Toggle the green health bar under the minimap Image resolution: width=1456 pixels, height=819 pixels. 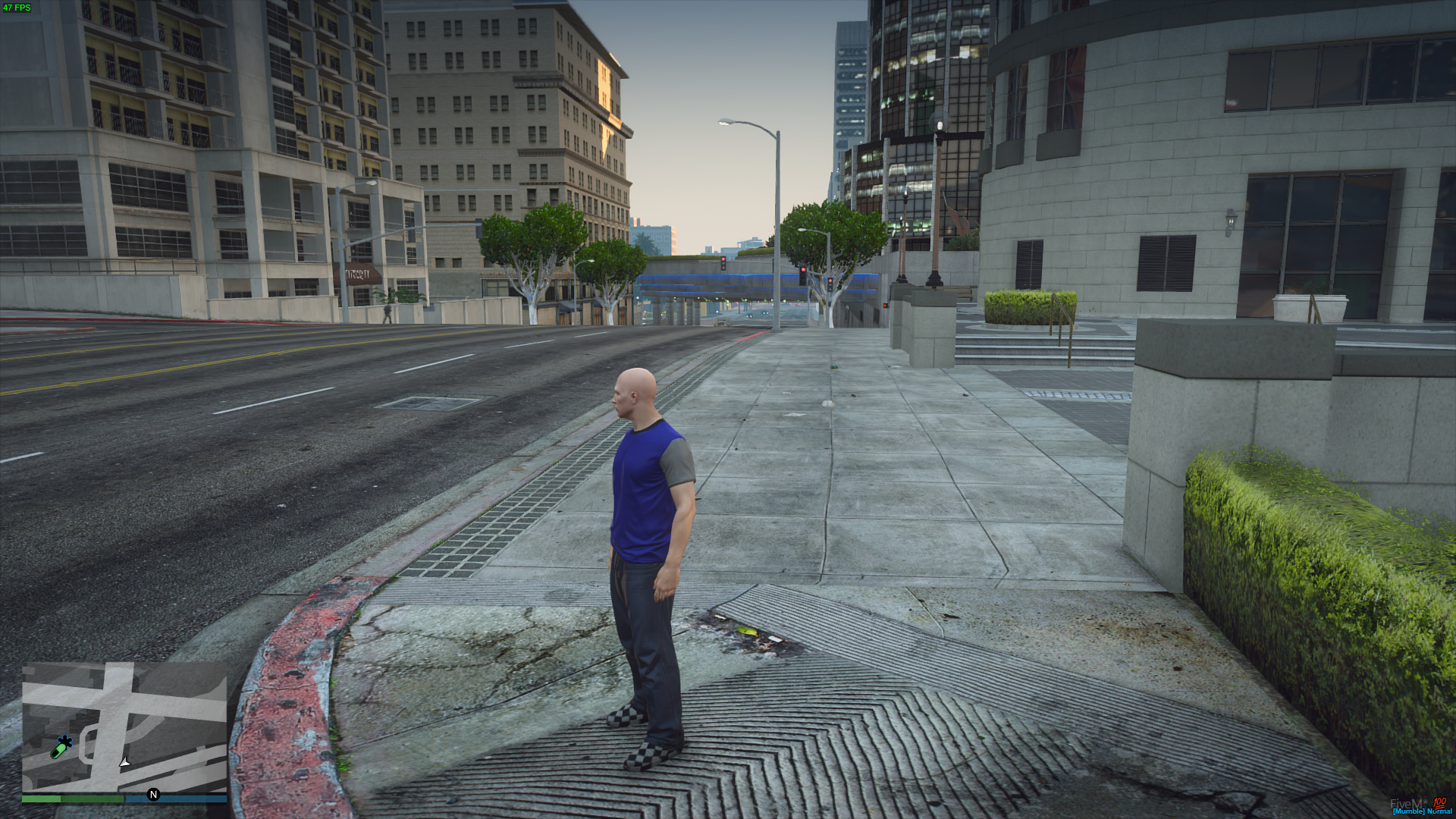click(72, 798)
